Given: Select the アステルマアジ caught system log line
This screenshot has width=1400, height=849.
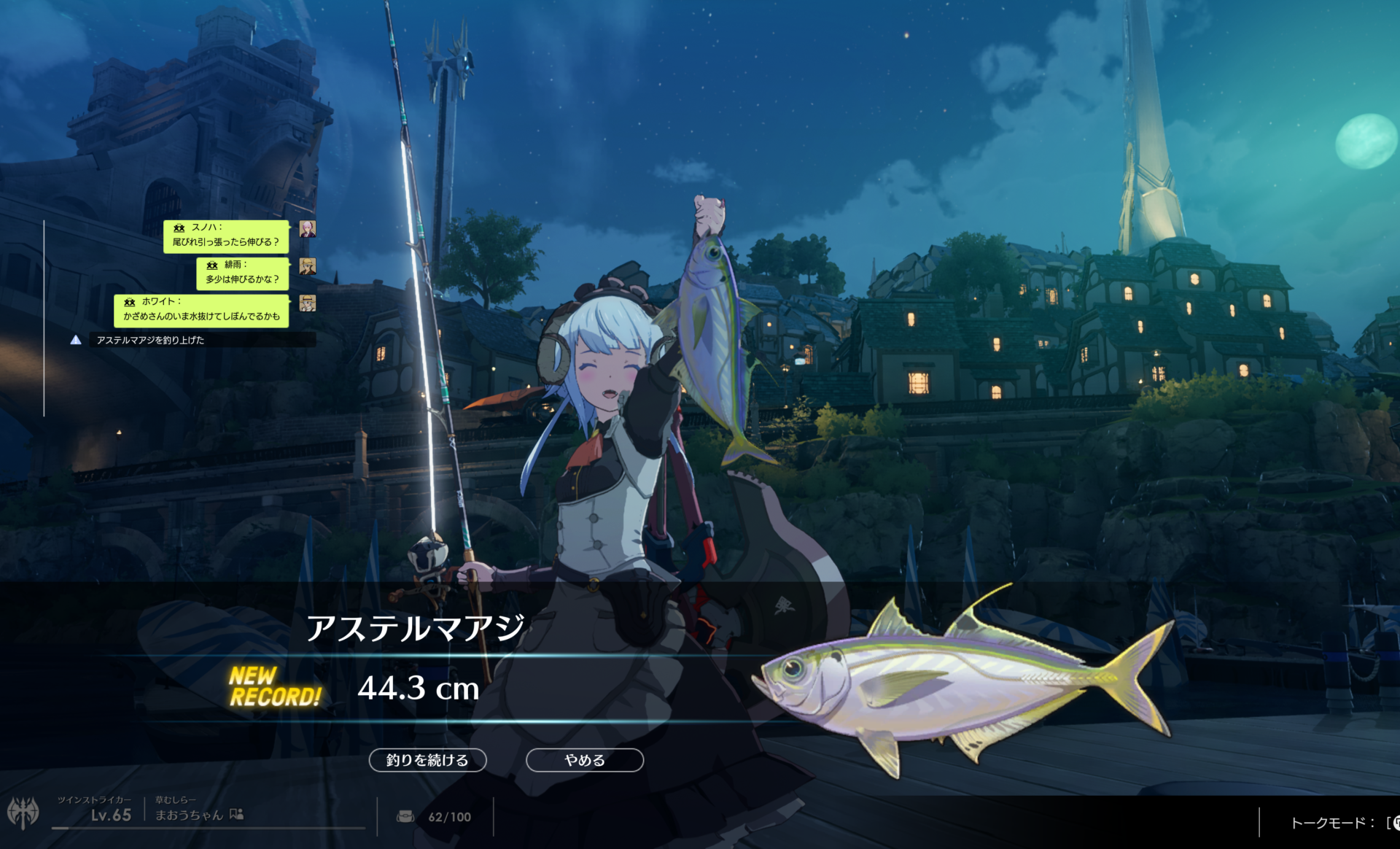Looking at the screenshot, I should [150, 340].
